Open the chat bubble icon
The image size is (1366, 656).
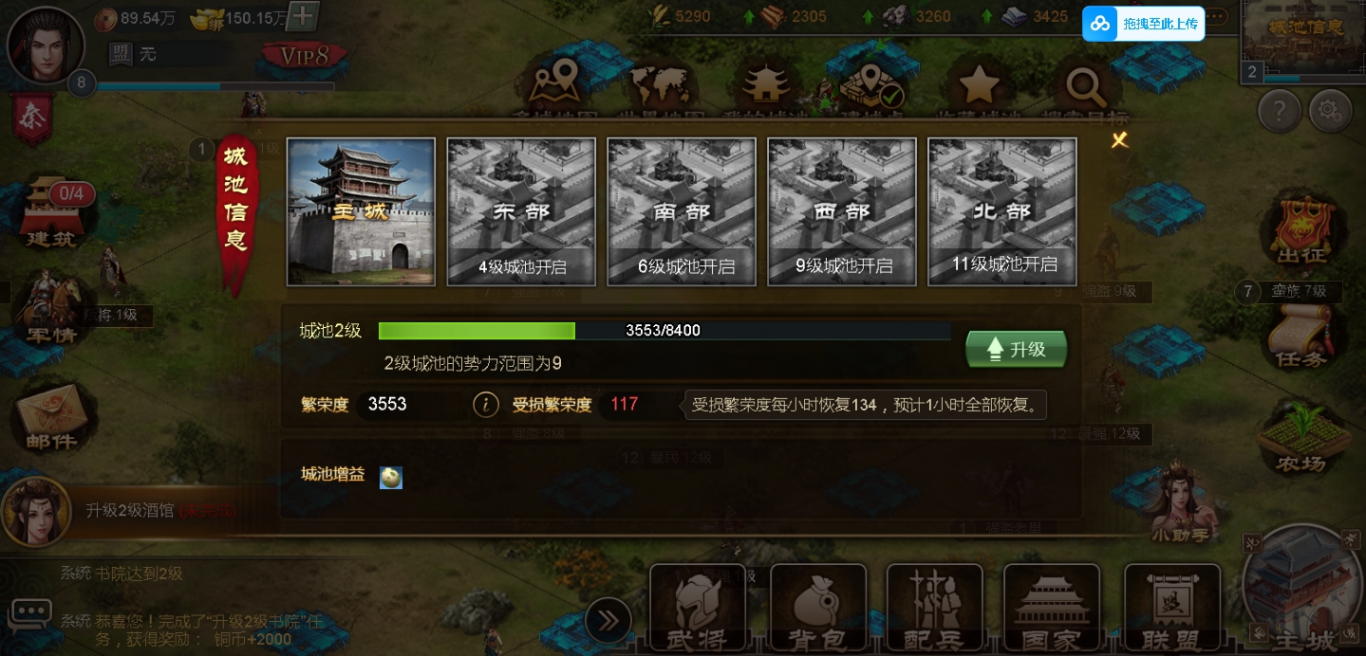pyautogui.click(x=30, y=611)
